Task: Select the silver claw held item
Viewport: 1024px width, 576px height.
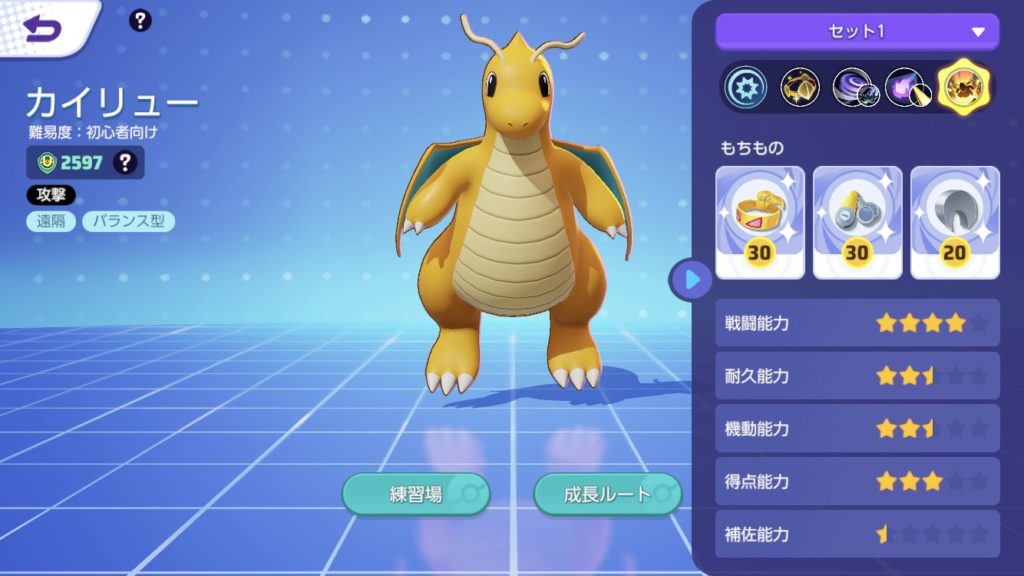Action: 954,222
